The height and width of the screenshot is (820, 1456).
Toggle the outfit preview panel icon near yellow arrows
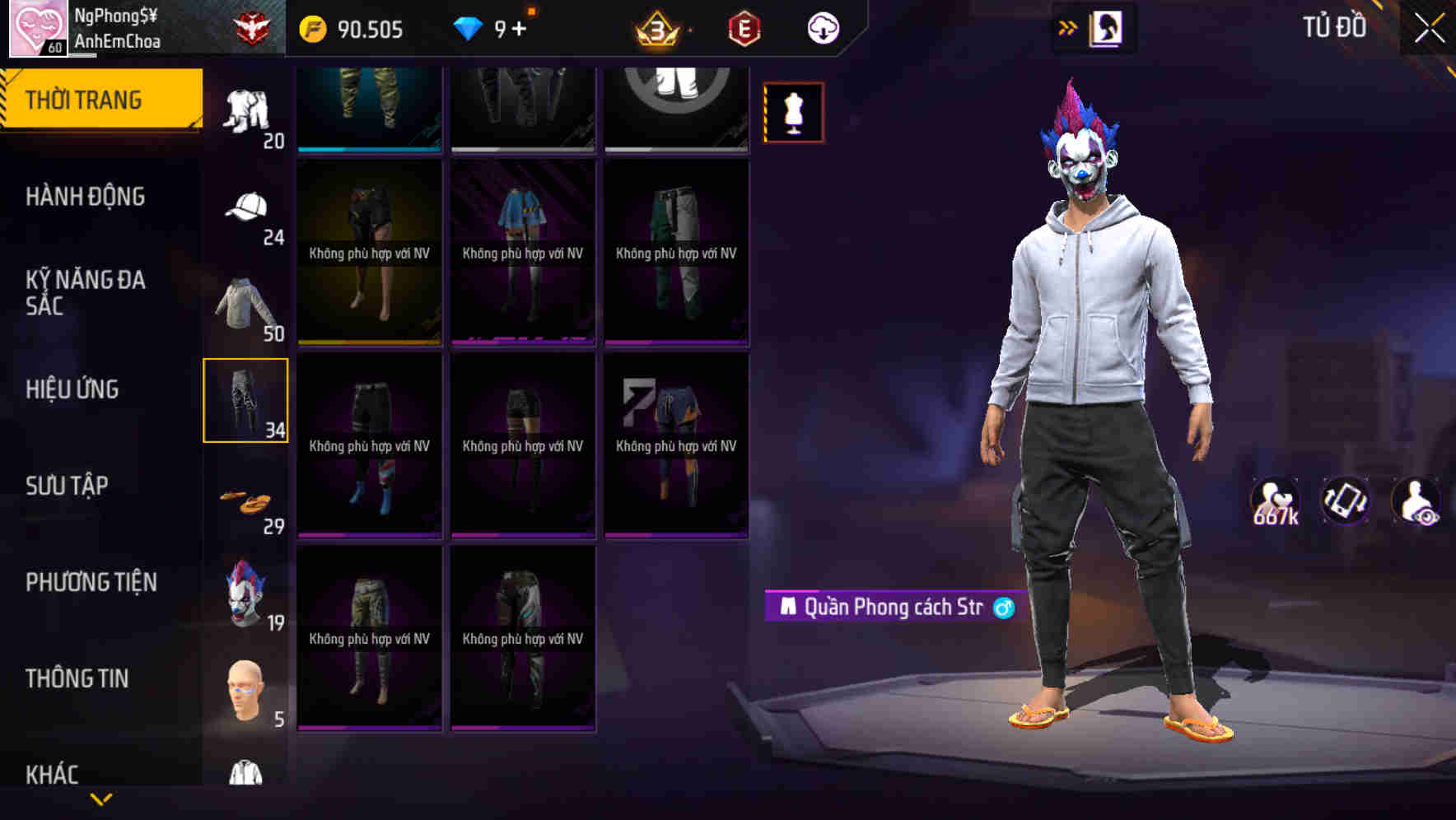1107,27
